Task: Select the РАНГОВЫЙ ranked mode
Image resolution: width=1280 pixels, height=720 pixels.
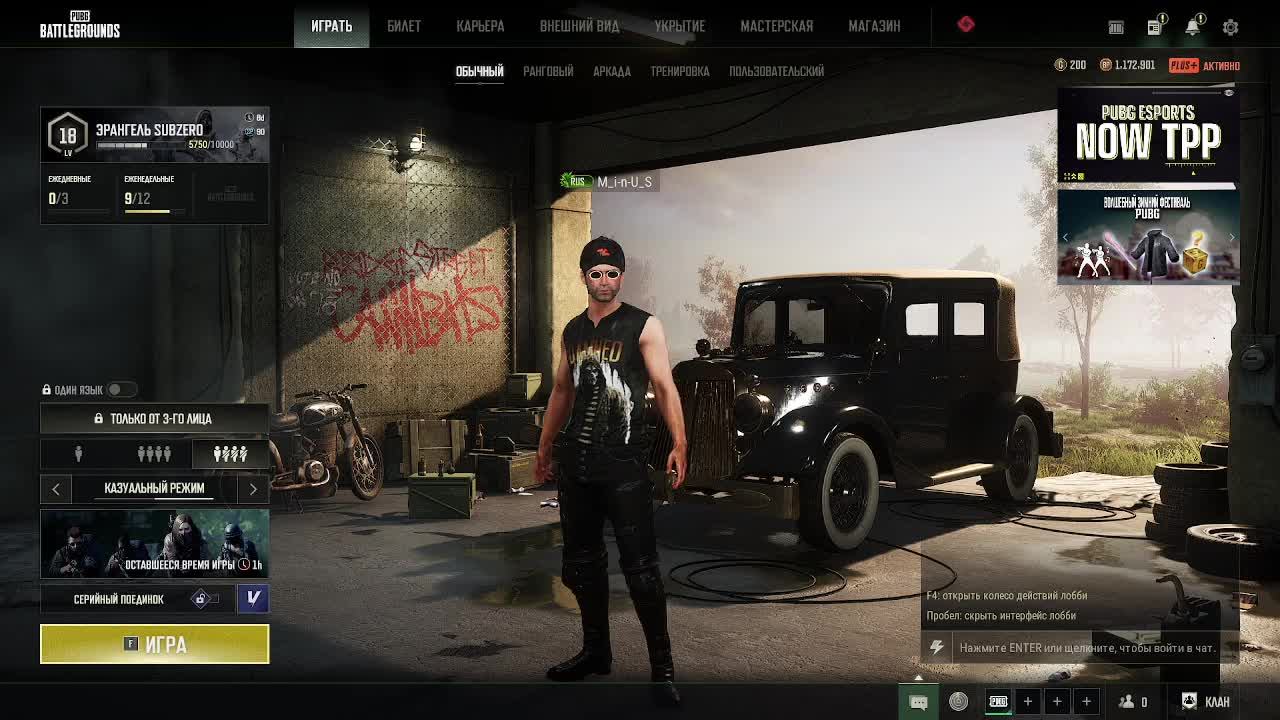Action: [x=548, y=71]
